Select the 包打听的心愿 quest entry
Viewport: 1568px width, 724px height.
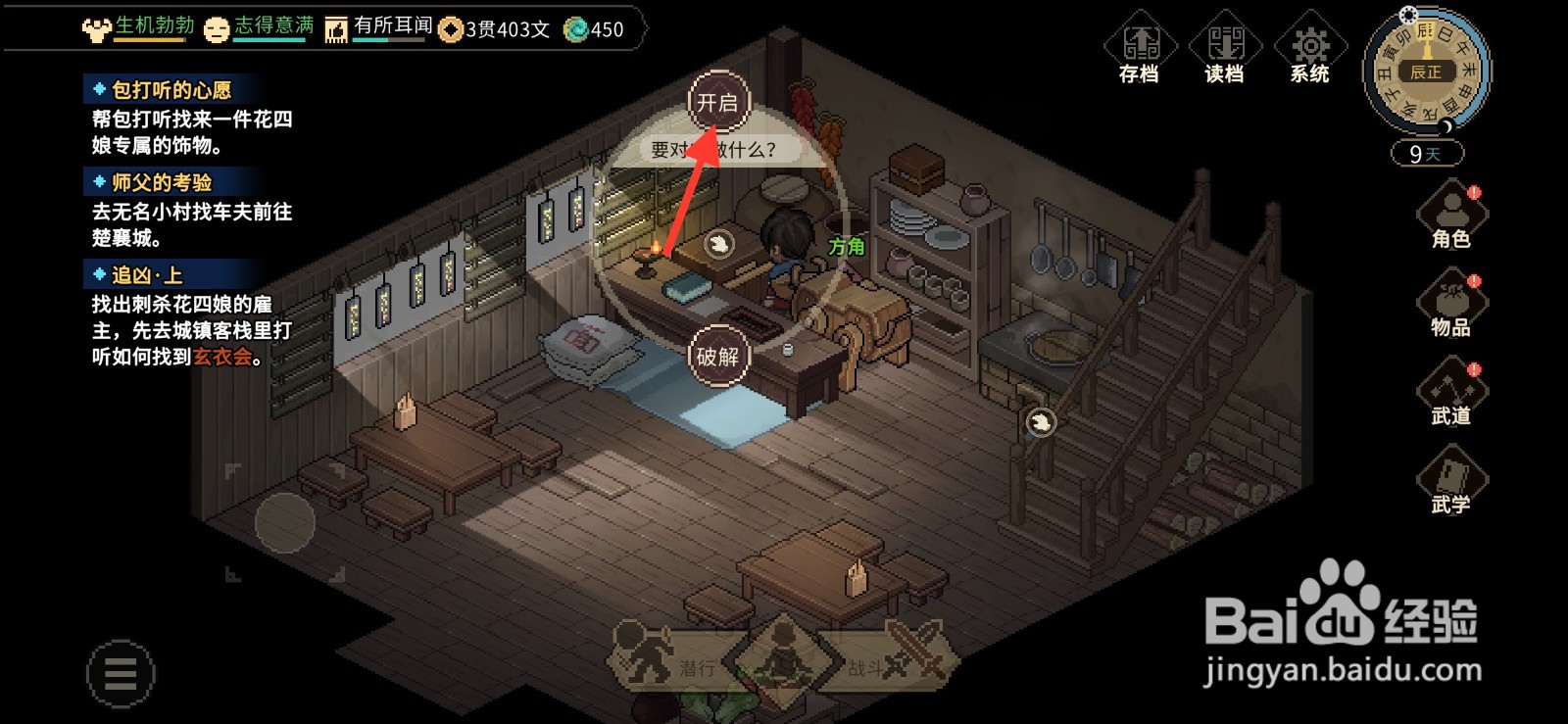tap(171, 90)
